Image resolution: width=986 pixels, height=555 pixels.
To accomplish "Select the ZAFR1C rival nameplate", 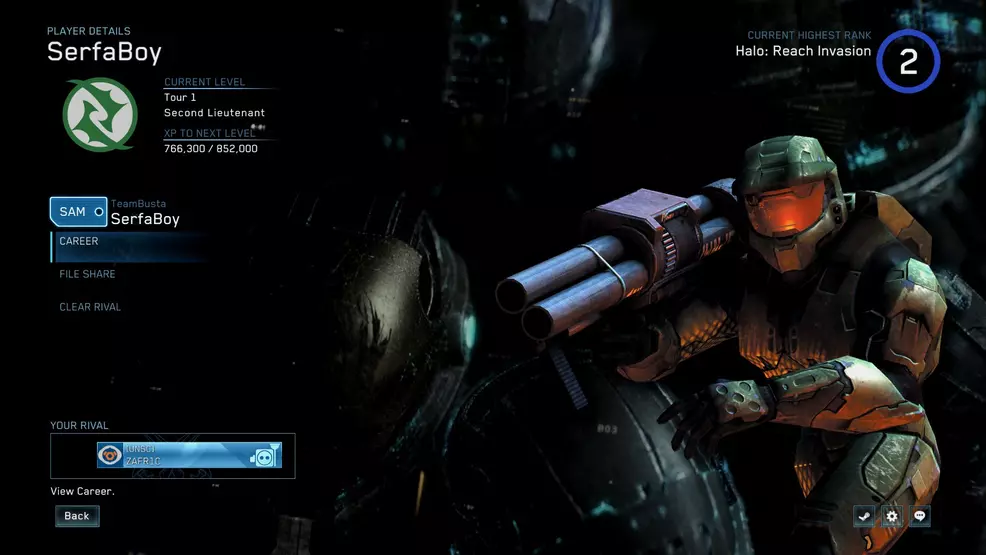I will point(189,456).
